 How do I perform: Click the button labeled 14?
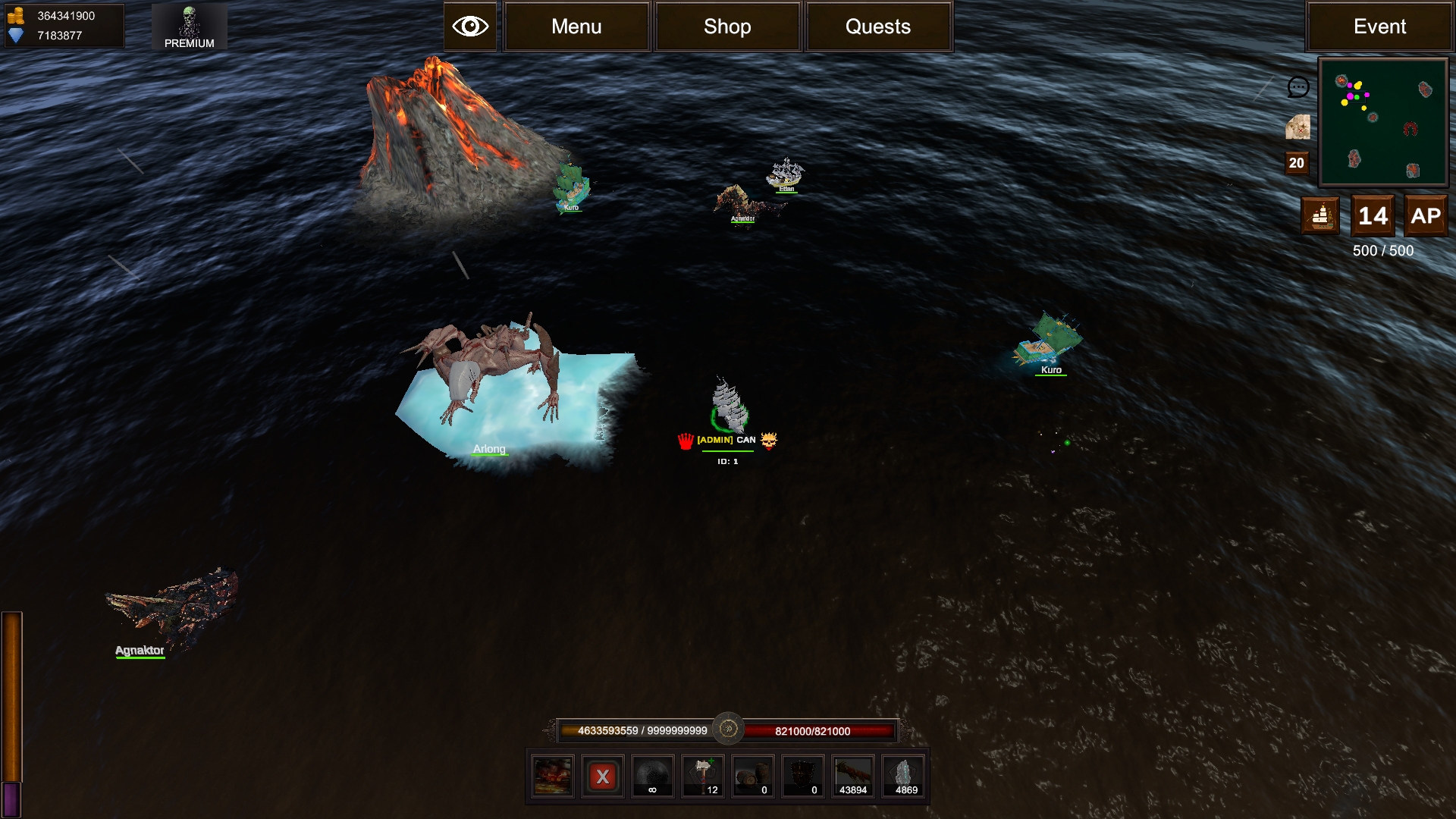coord(1373,216)
